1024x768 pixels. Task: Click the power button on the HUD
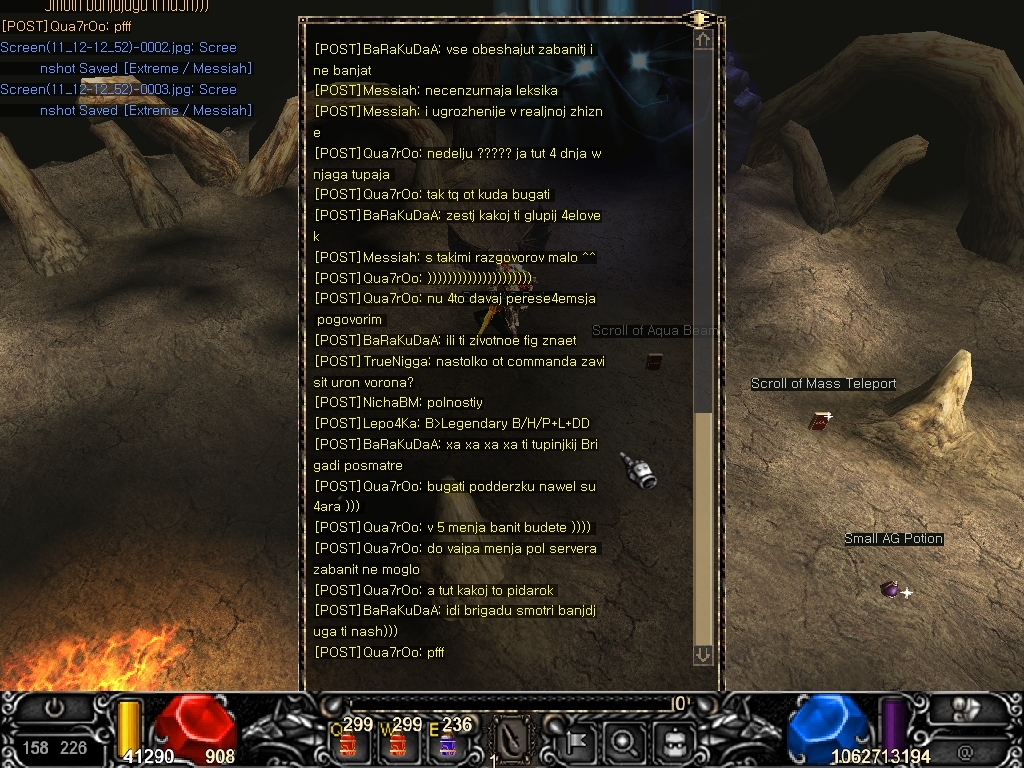[55, 707]
